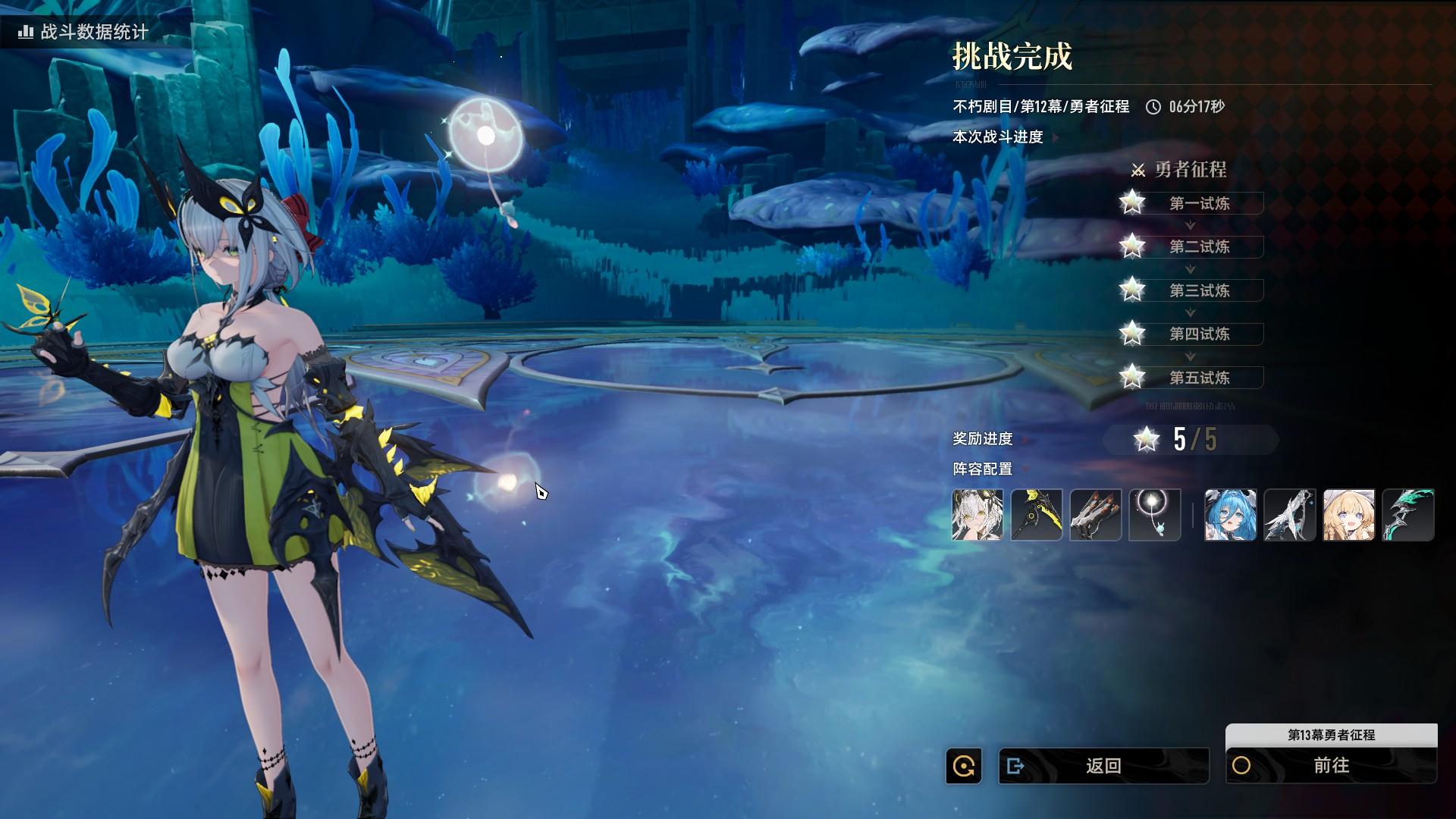
Task: Inspect the red and grey gauntlet weapon slot
Action: click(1096, 515)
